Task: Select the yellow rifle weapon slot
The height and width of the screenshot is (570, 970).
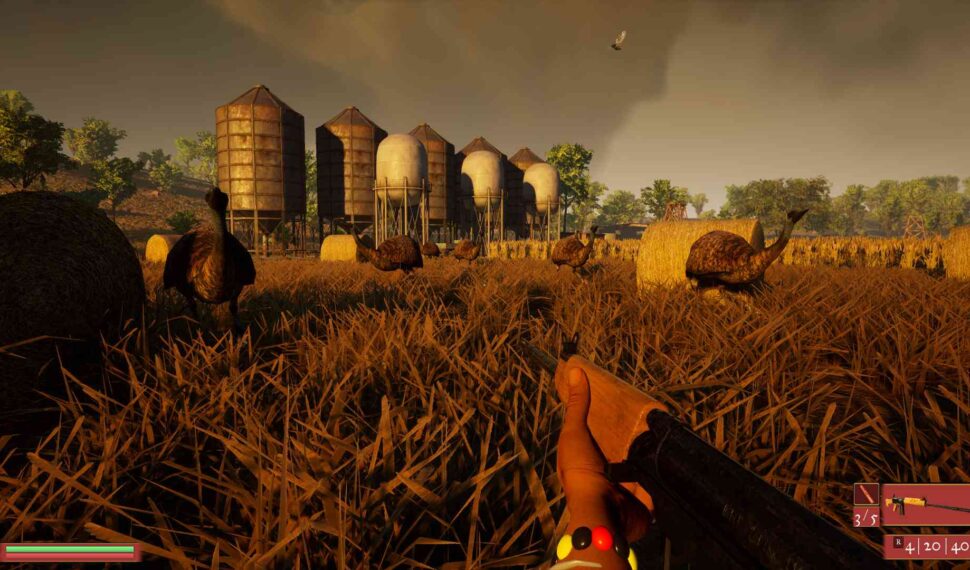Action: click(925, 505)
